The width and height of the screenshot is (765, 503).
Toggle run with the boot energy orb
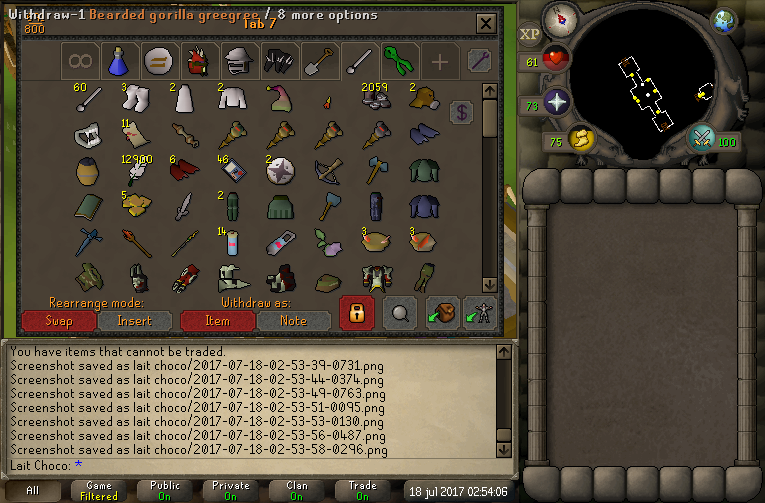pos(580,139)
